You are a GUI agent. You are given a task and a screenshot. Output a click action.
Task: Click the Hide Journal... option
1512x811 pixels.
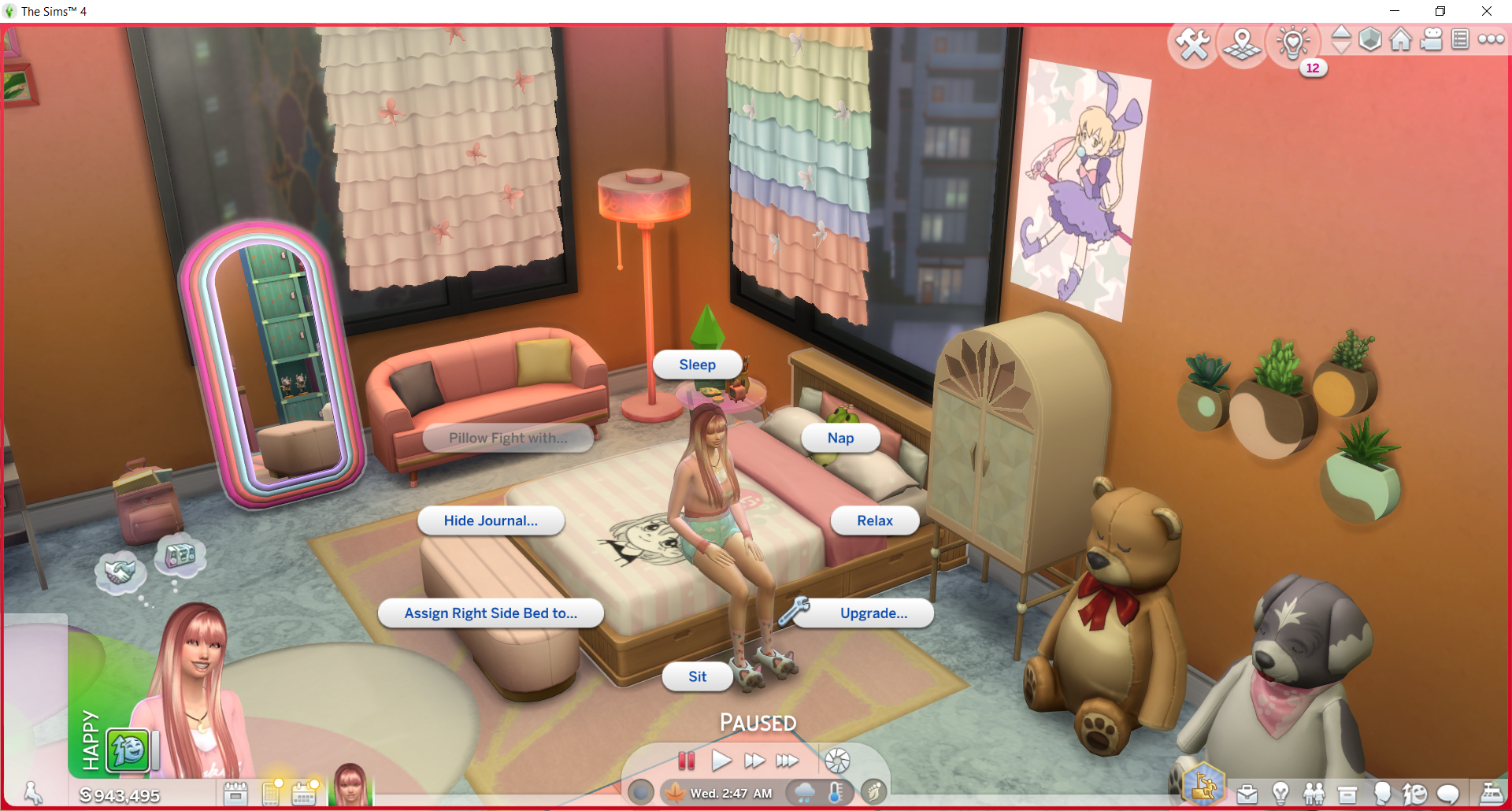491,520
